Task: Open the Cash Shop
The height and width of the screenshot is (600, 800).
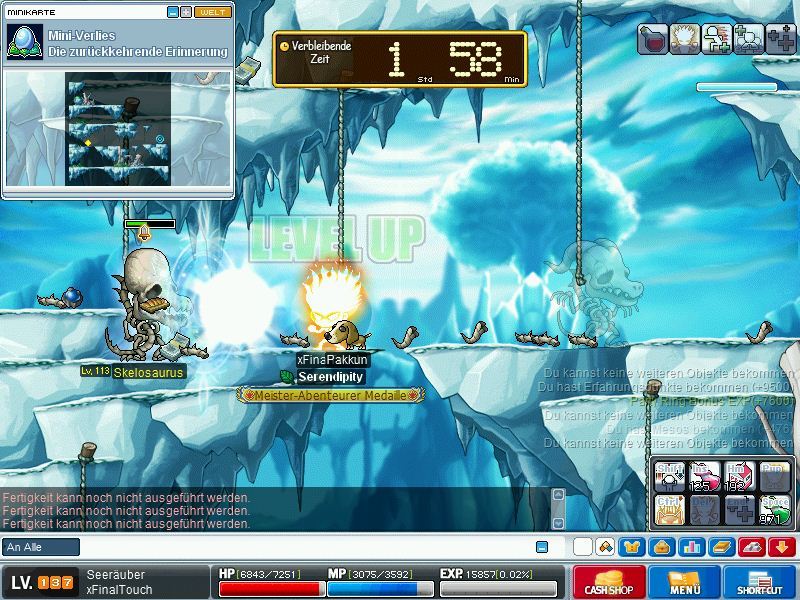Action: (609, 582)
